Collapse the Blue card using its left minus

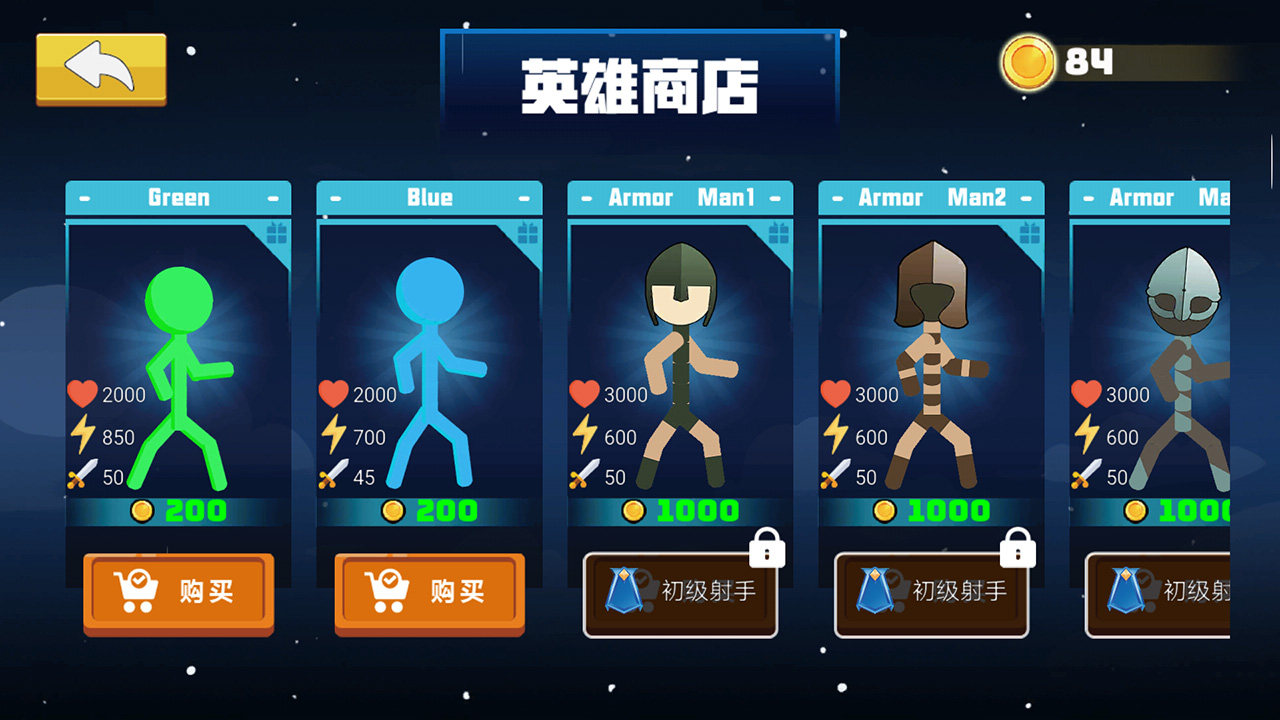[334, 197]
